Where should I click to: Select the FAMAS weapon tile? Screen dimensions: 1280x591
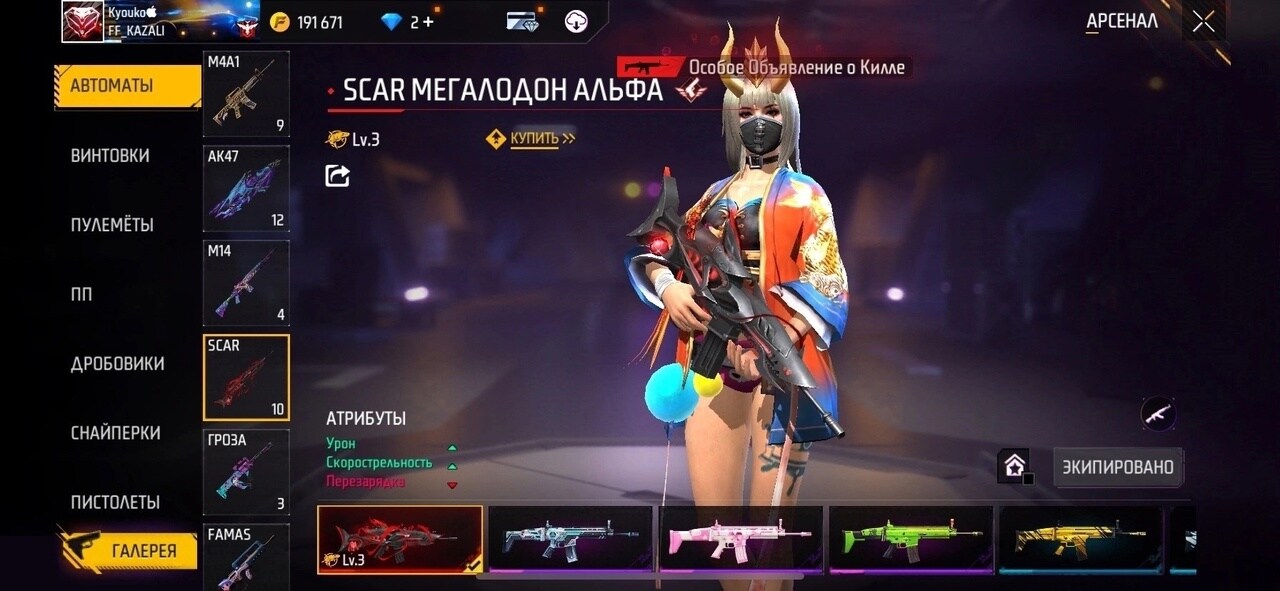[x=246, y=558]
